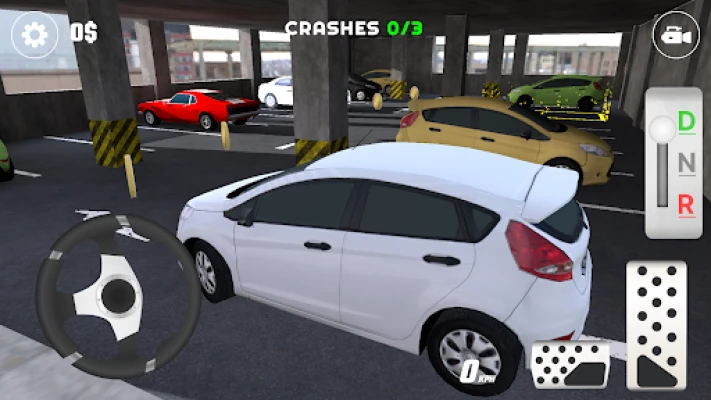
Task: Tap the brake pedal
Action: (570, 363)
